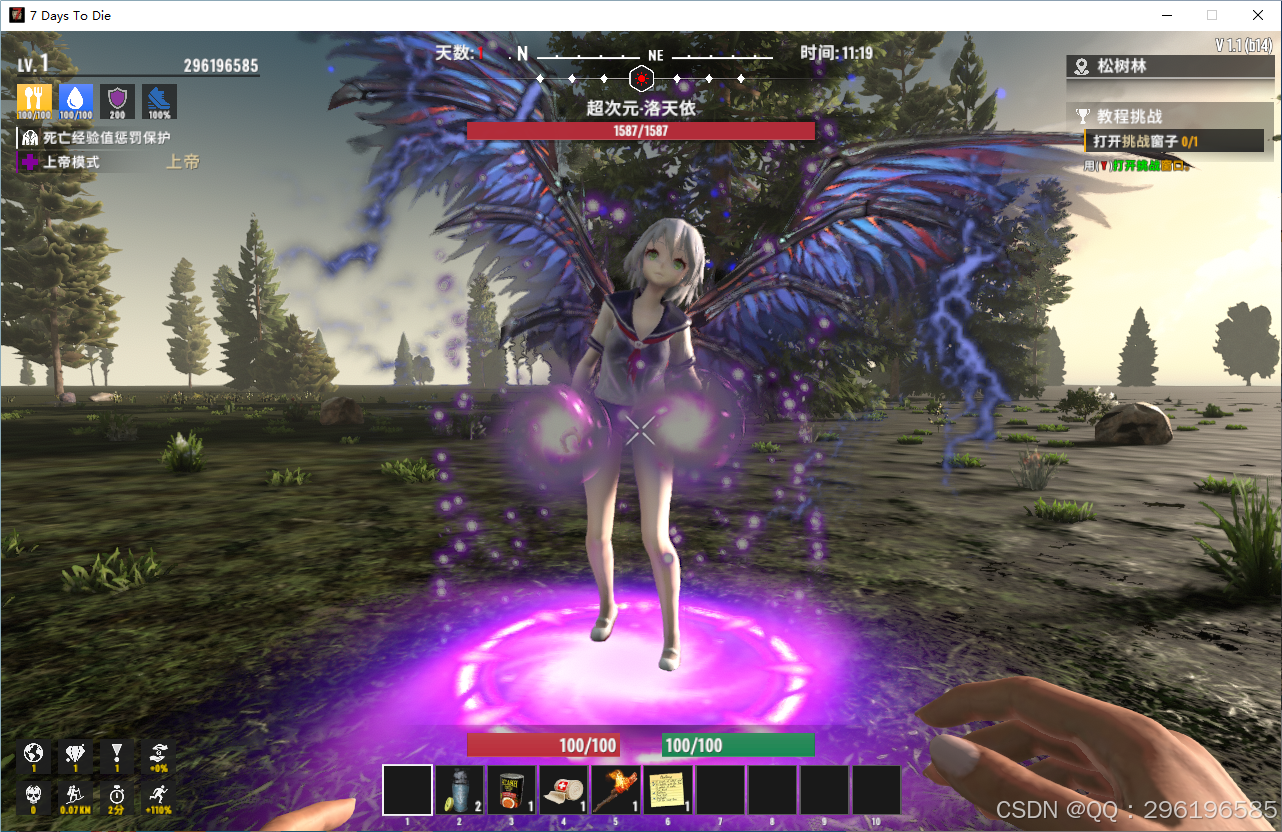Choose the bandage in the hotbar
1282x832 pixels.
[x=563, y=790]
